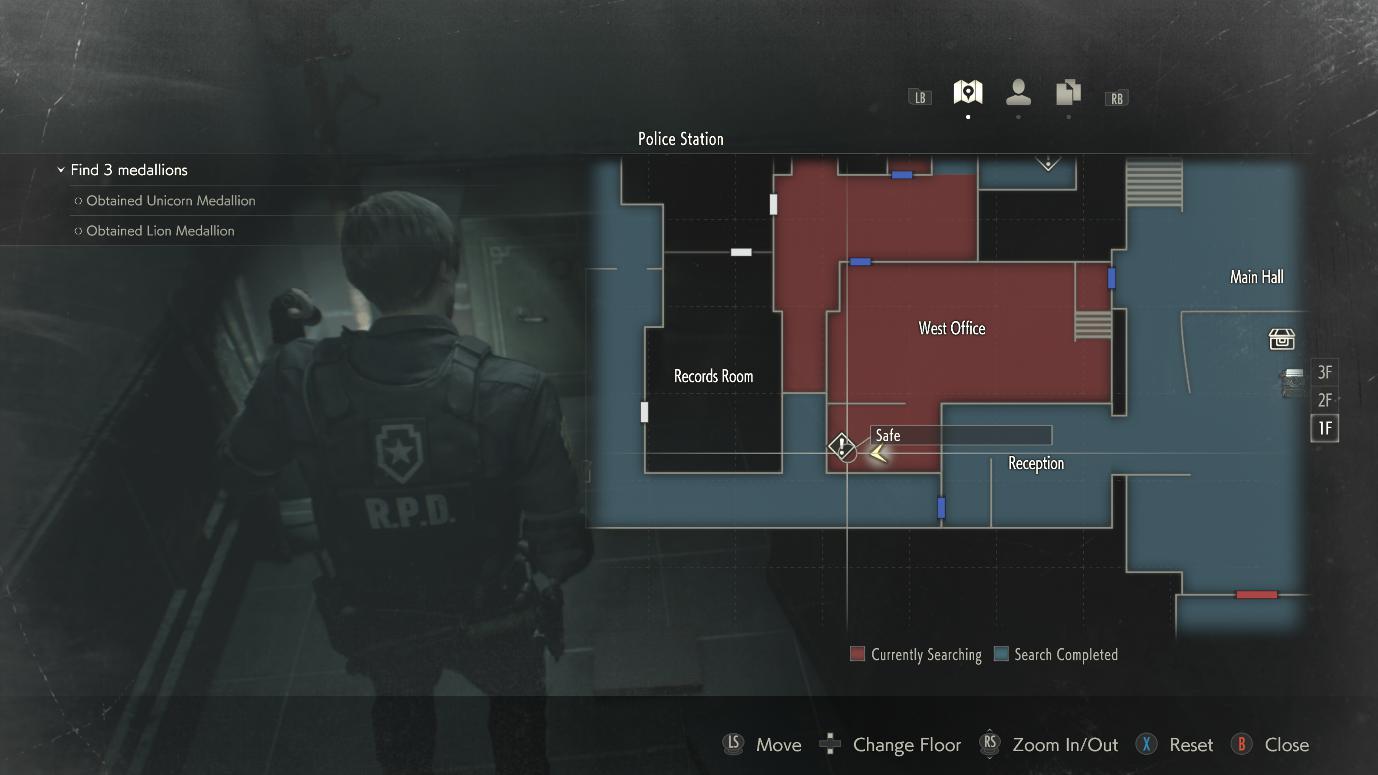The height and width of the screenshot is (775, 1378).
Task: Click the Safe exclamation marker on the map
Action: tap(843, 447)
